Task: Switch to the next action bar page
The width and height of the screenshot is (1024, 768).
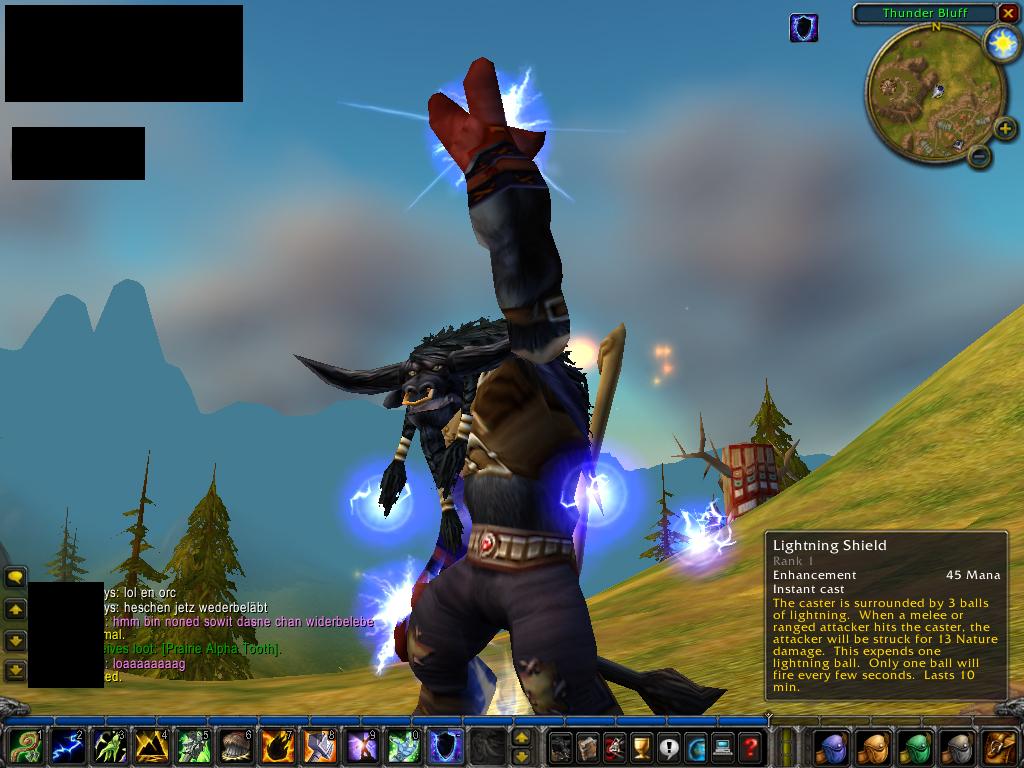Action: (521, 738)
